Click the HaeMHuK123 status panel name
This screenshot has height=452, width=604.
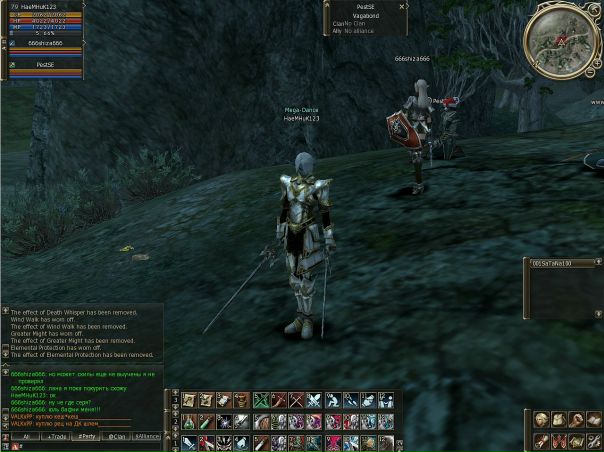(x=40, y=5)
